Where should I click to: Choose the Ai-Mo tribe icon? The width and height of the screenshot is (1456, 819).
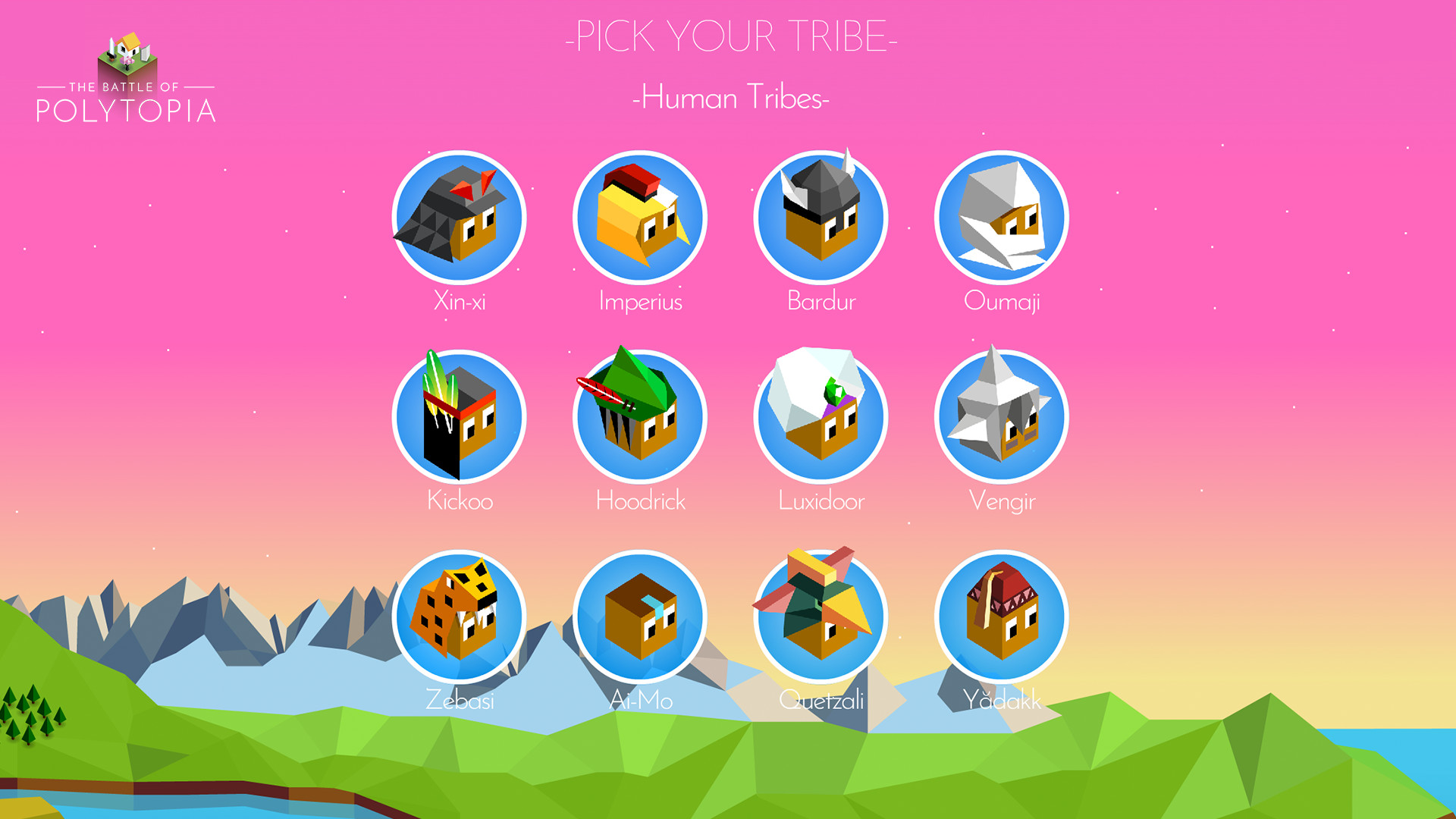pos(639,617)
